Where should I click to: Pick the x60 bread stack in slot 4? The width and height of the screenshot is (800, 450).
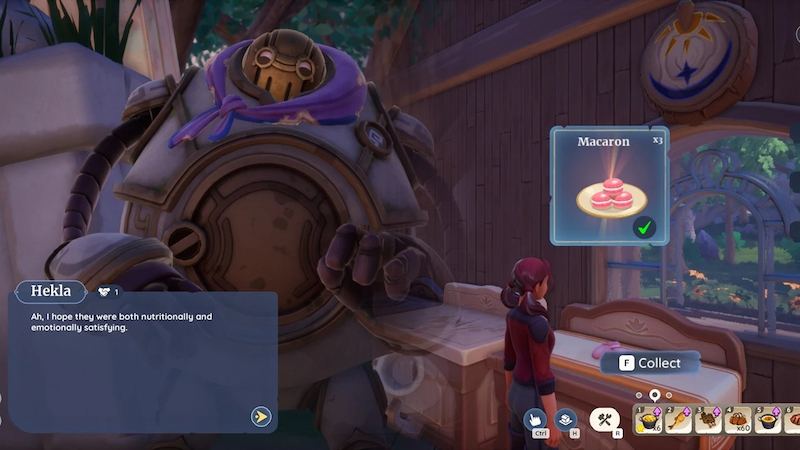[739, 420]
